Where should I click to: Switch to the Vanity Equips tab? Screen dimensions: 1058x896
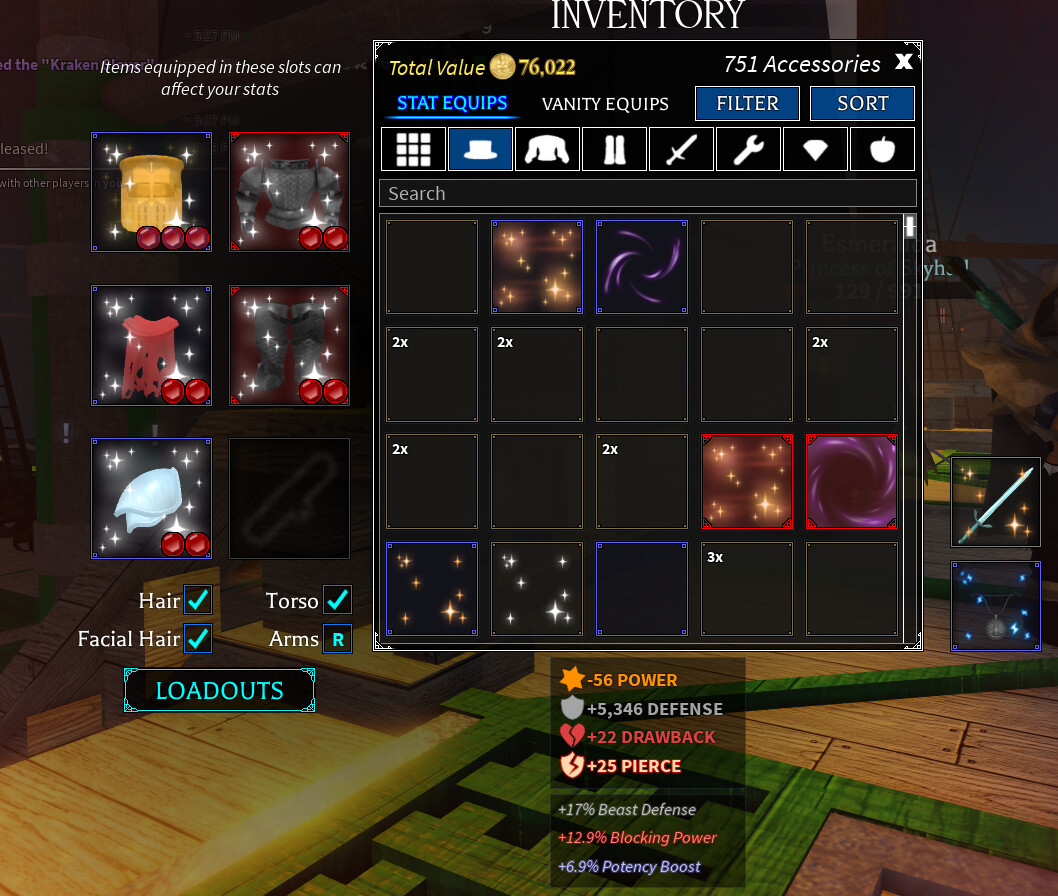[605, 104]
